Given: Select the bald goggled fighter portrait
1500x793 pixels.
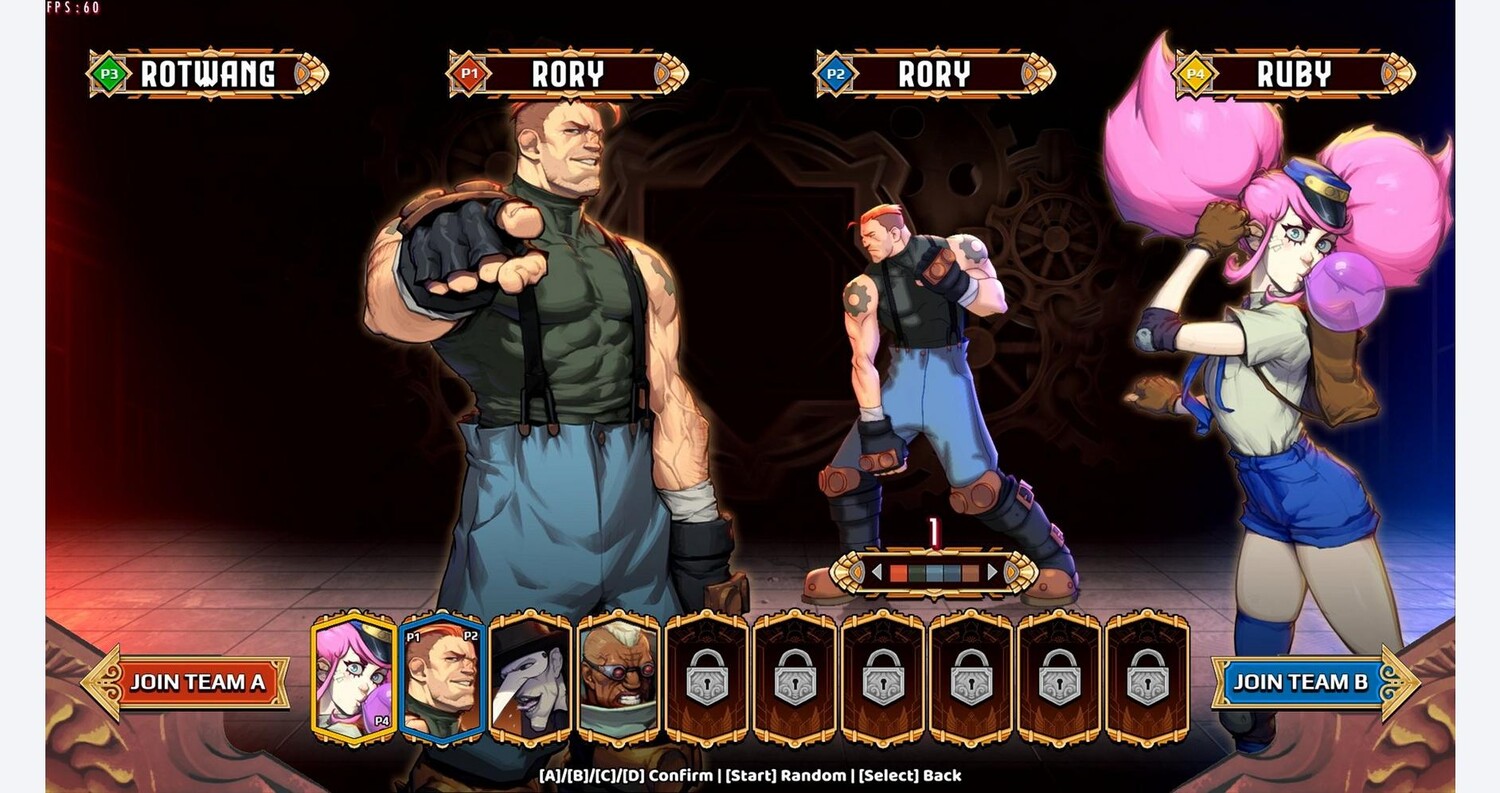Looking at the screenshot, I should click(x=618, y=678).
